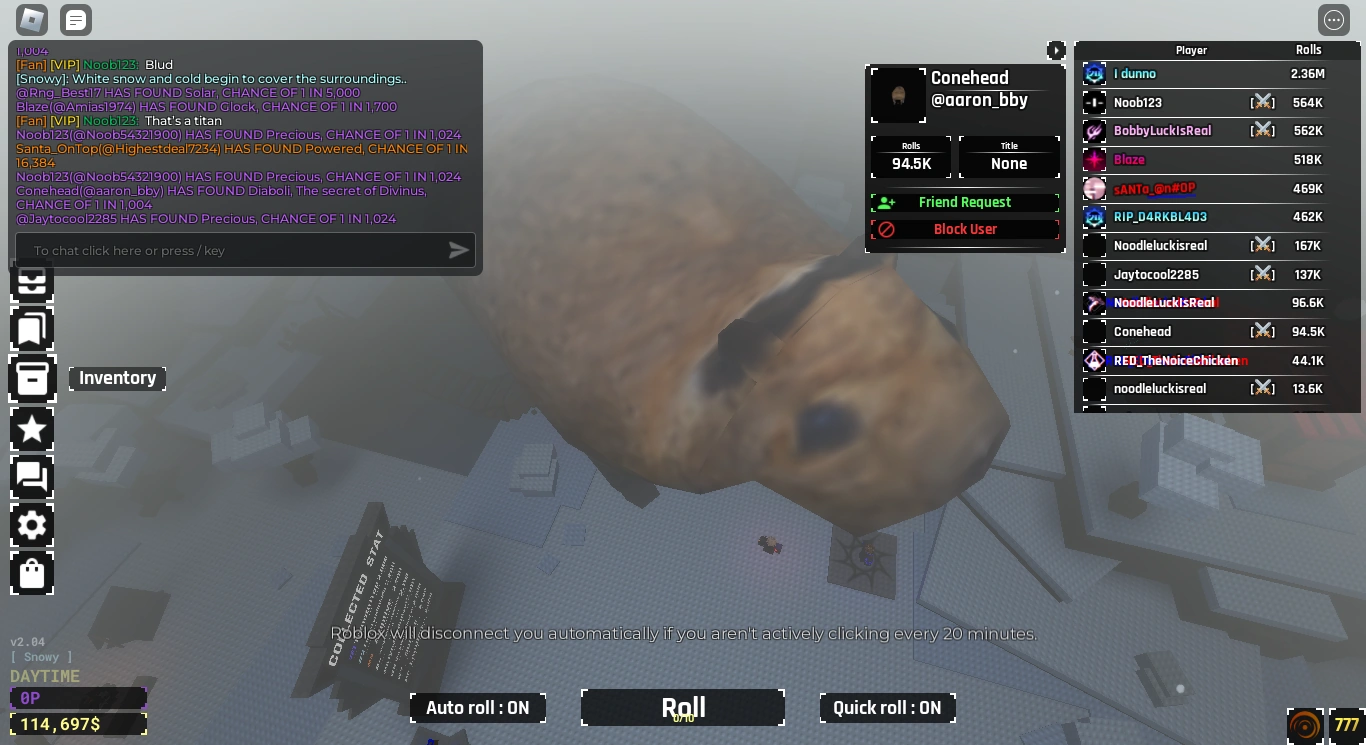
Task: Turn off Auto roll
Action: [x=477, y=707]
